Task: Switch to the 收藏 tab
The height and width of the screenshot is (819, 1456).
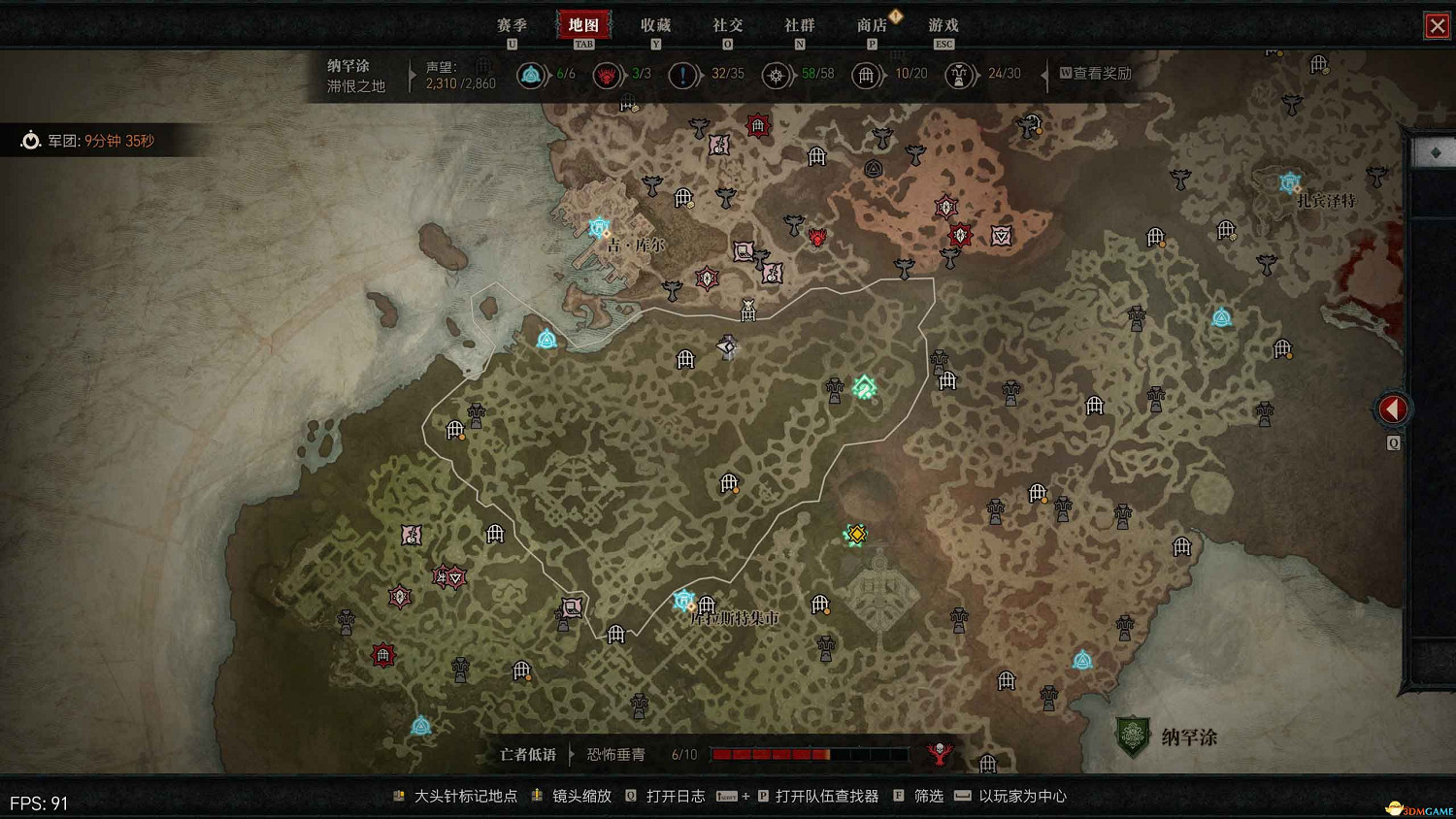Action: [657, 24]
